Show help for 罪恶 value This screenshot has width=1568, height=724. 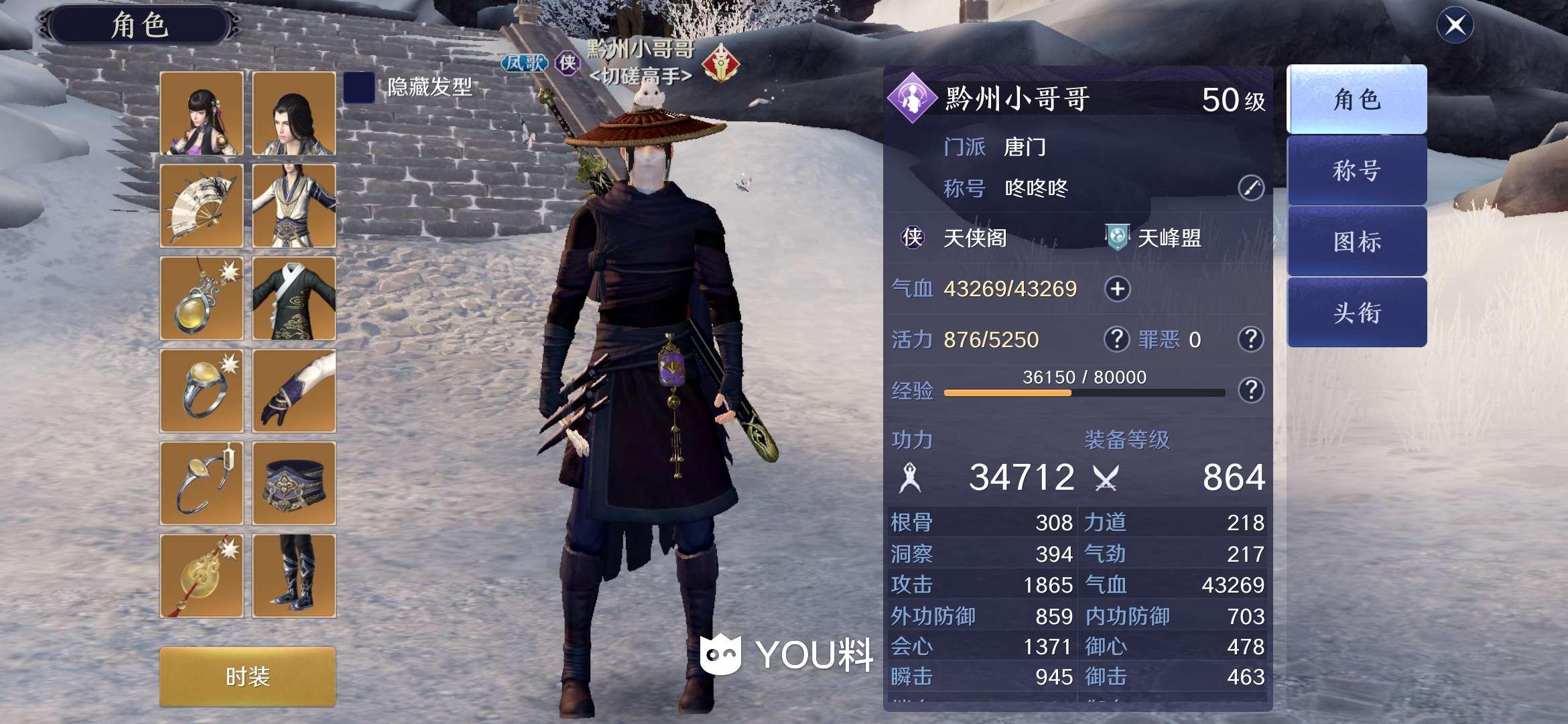(x=1250, y=339)
